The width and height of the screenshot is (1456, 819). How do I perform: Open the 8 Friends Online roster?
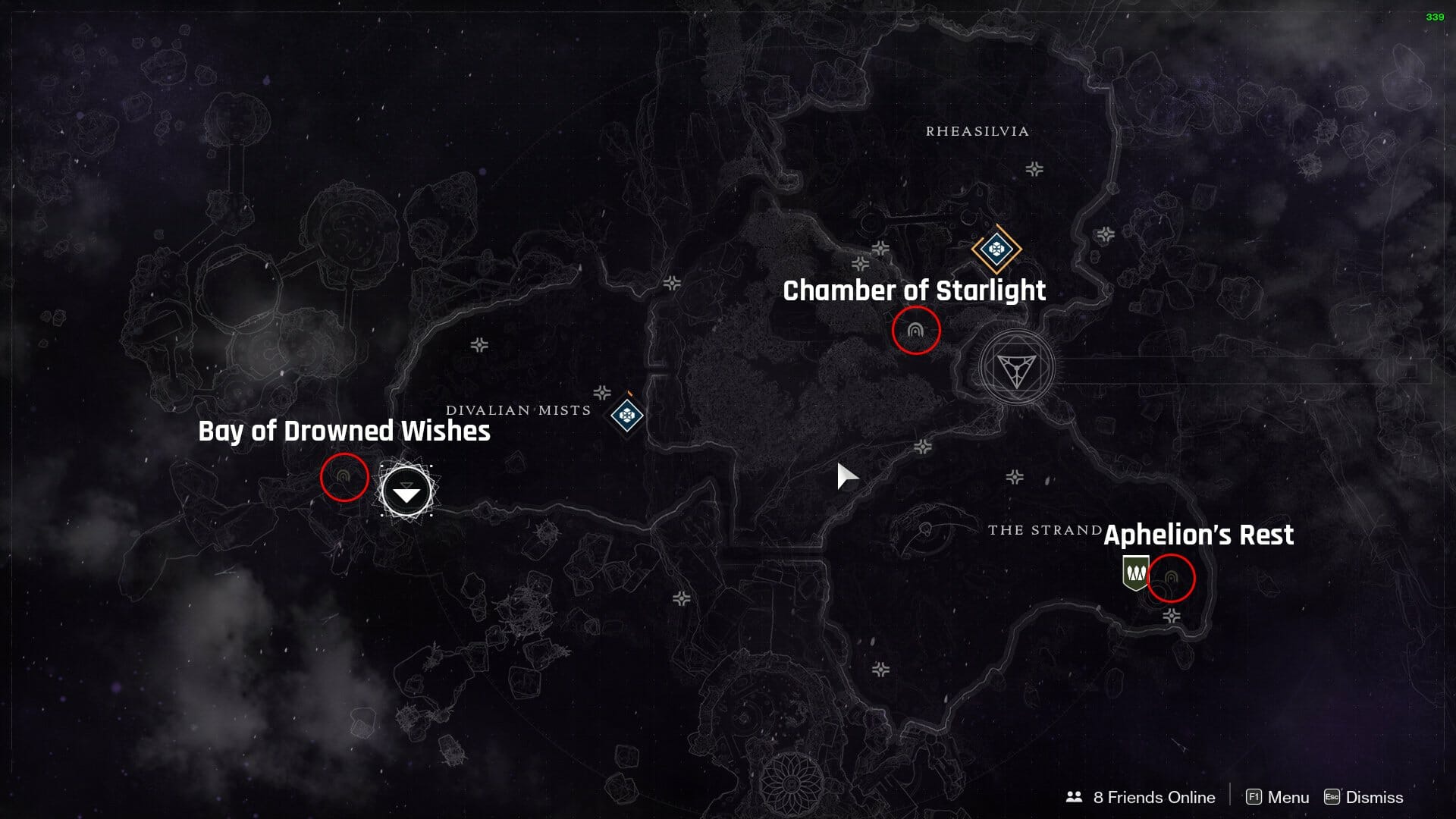click(x=1141, y=797)
